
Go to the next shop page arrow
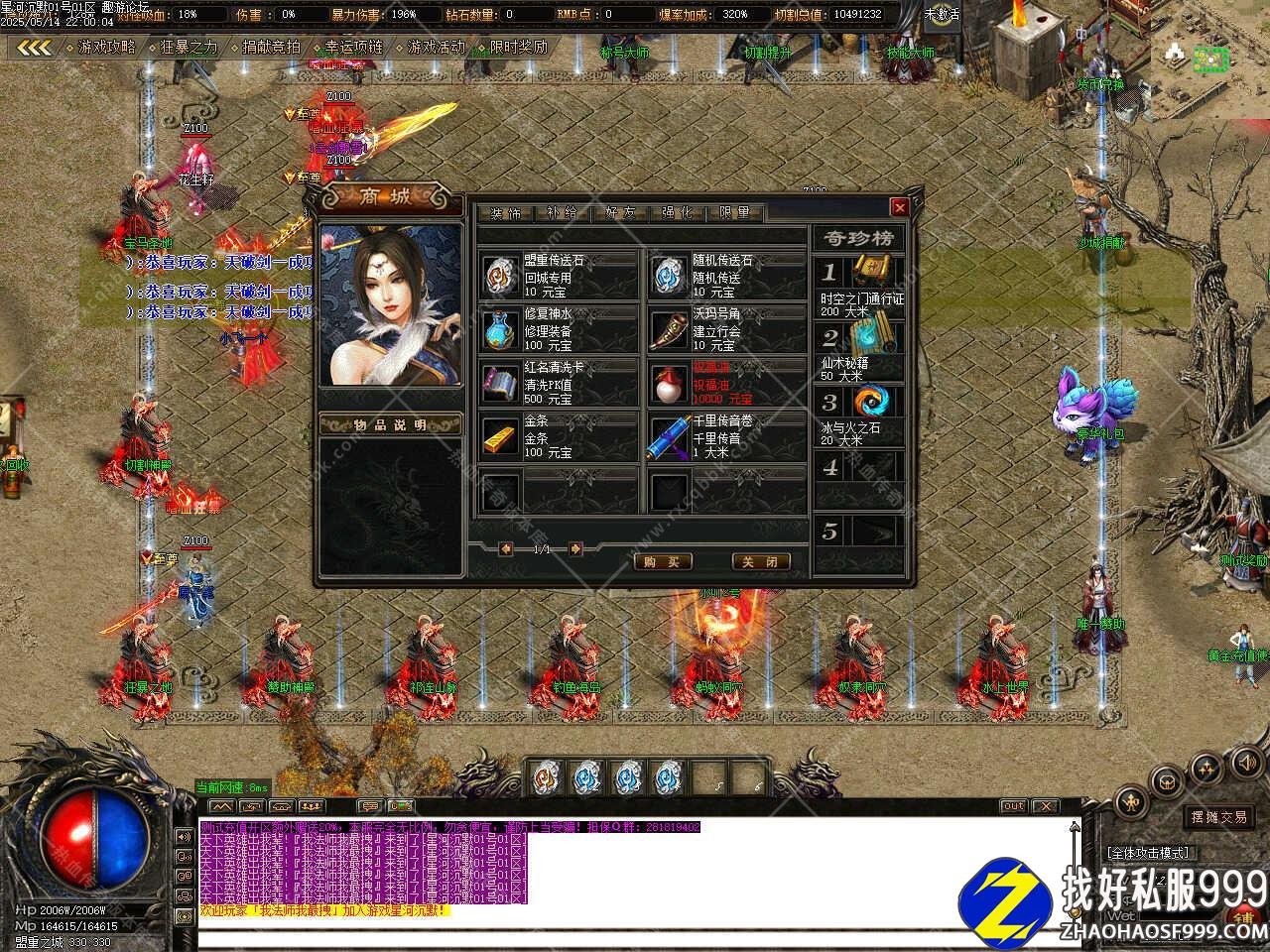(x=575, y=548)
